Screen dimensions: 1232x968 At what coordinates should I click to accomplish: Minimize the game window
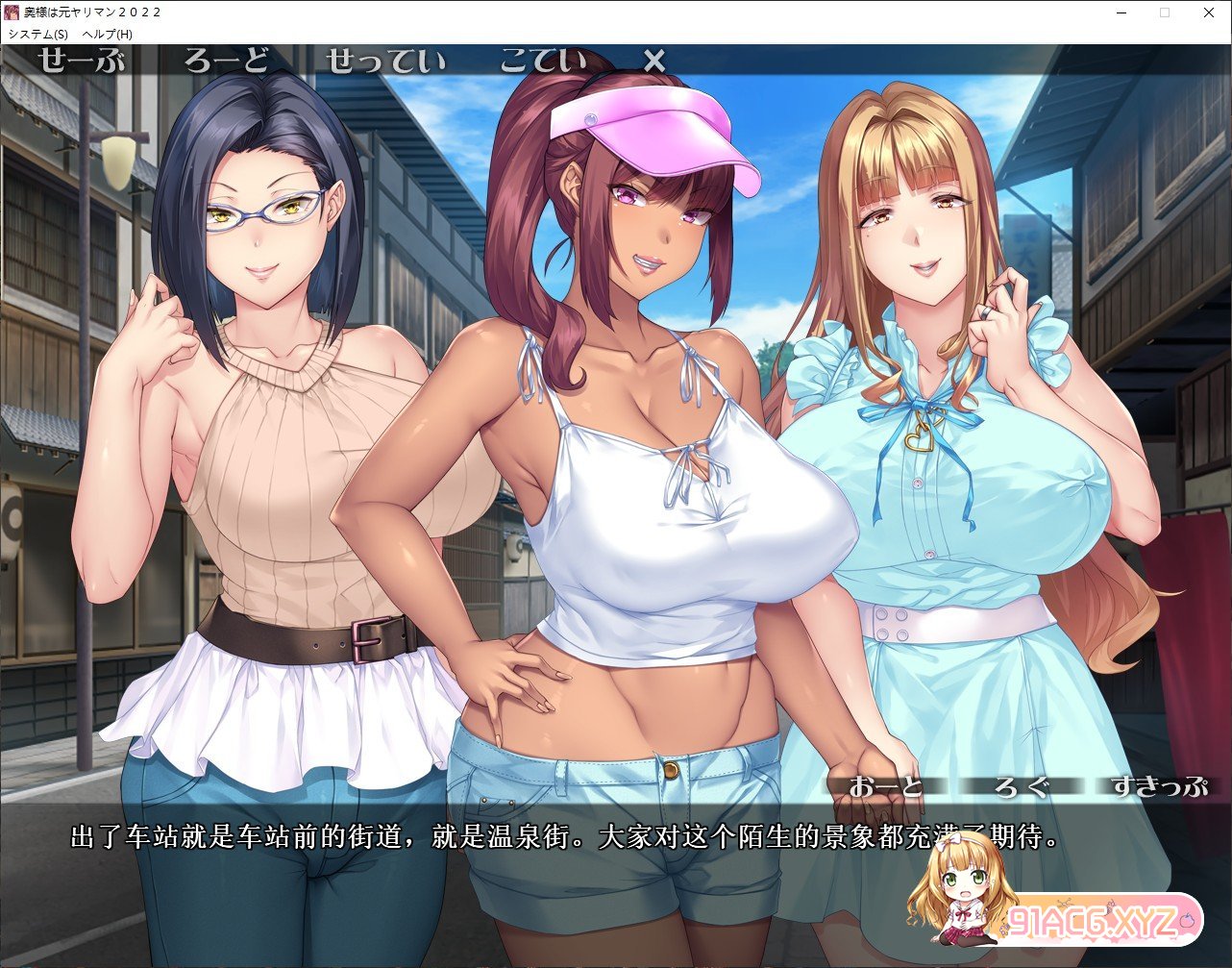point(1120,12)
